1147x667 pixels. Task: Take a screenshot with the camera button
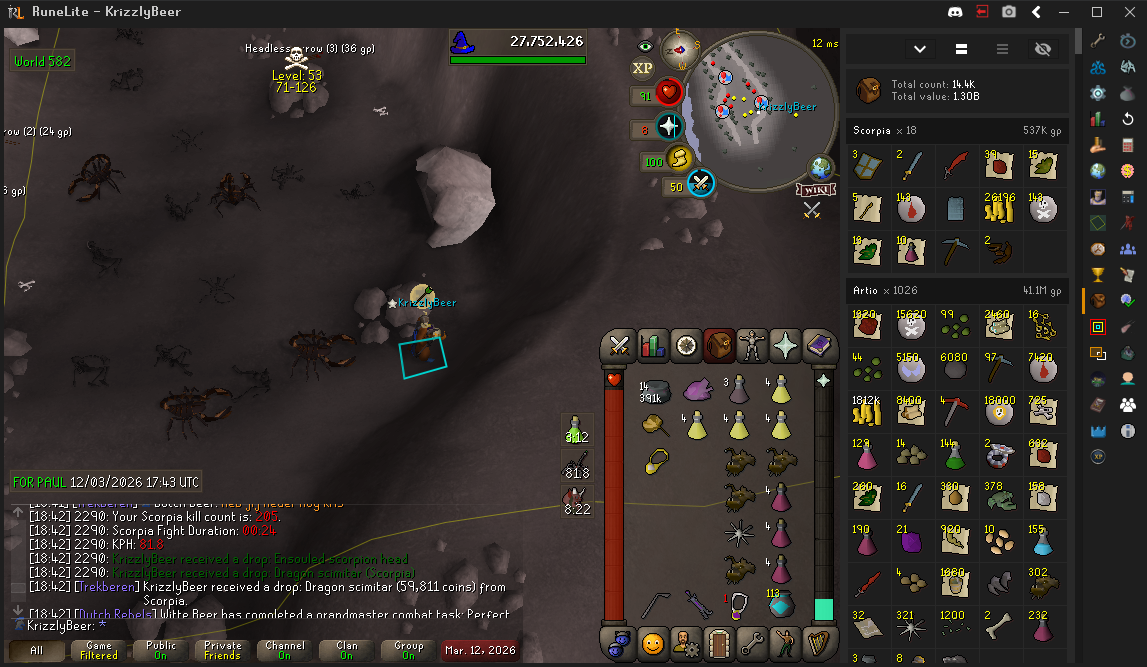(x=1009, y=12)
